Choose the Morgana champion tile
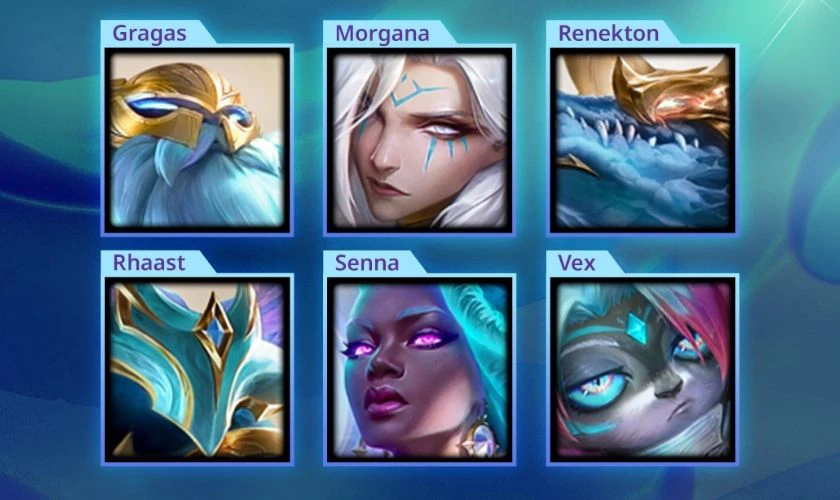The height and width of the screenshot is (500, 840). point(420,140)
